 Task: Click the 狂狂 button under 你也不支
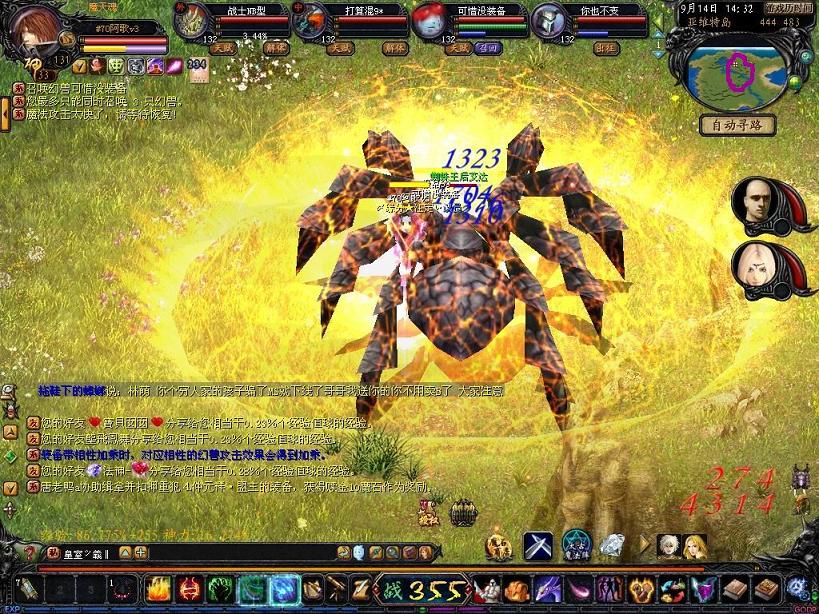tap(606, 47)
